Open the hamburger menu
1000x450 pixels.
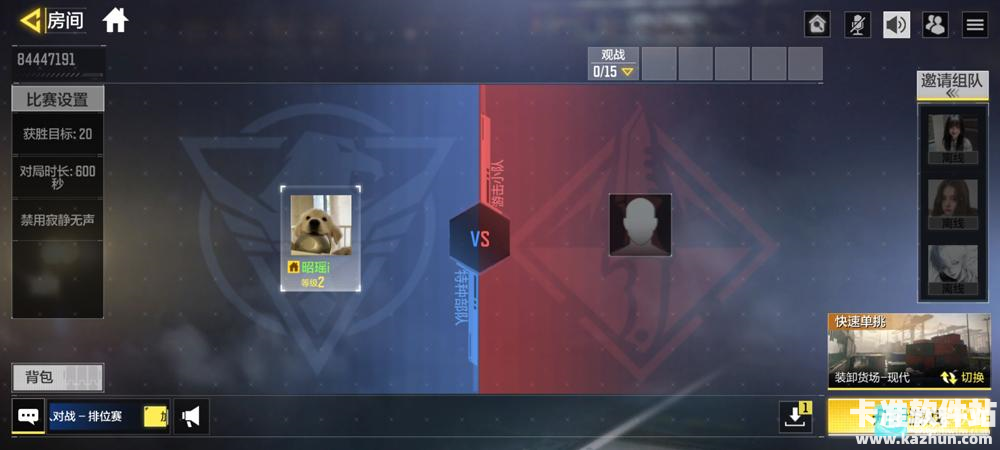[x=974, y=25]
